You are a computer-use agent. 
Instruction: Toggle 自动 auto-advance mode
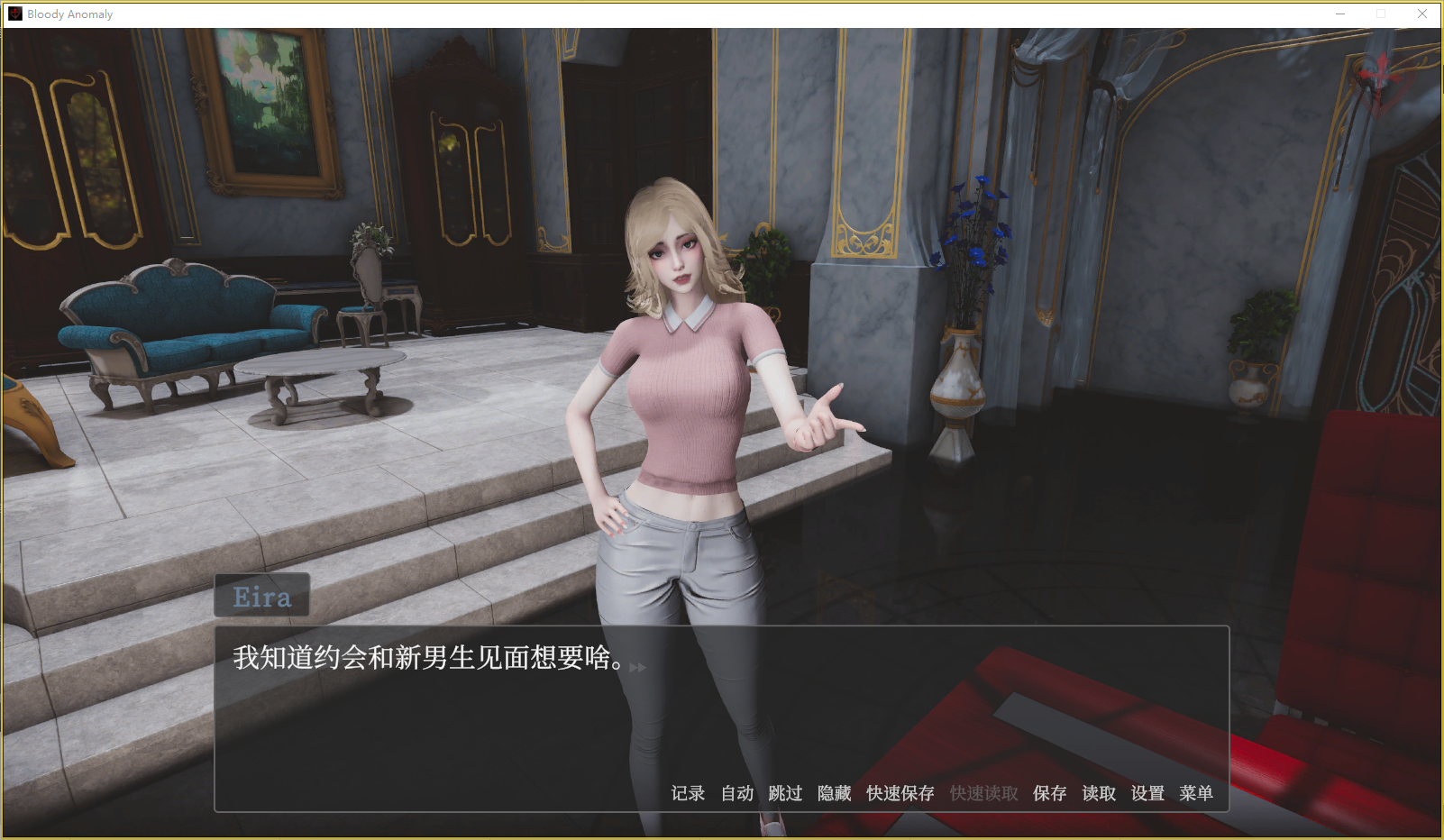tap(736, 793)
